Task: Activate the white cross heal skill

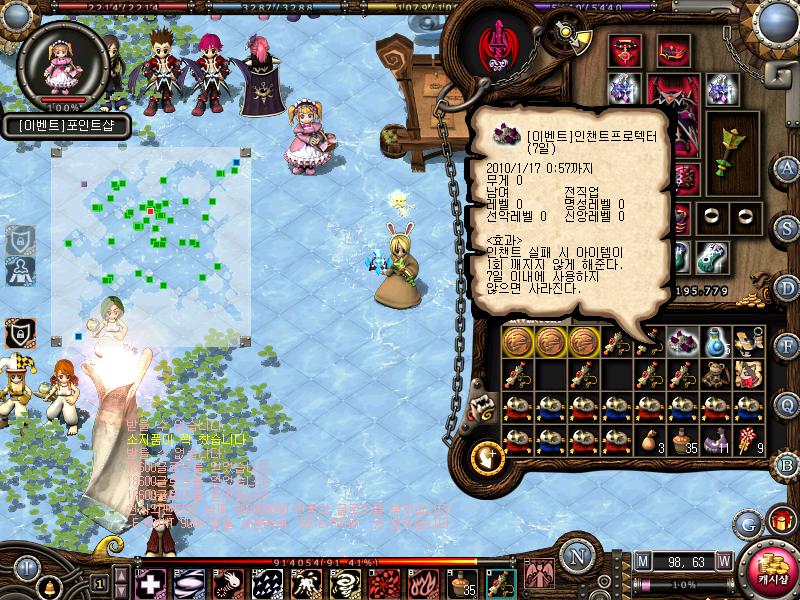Action: click(x=150, y=583)
